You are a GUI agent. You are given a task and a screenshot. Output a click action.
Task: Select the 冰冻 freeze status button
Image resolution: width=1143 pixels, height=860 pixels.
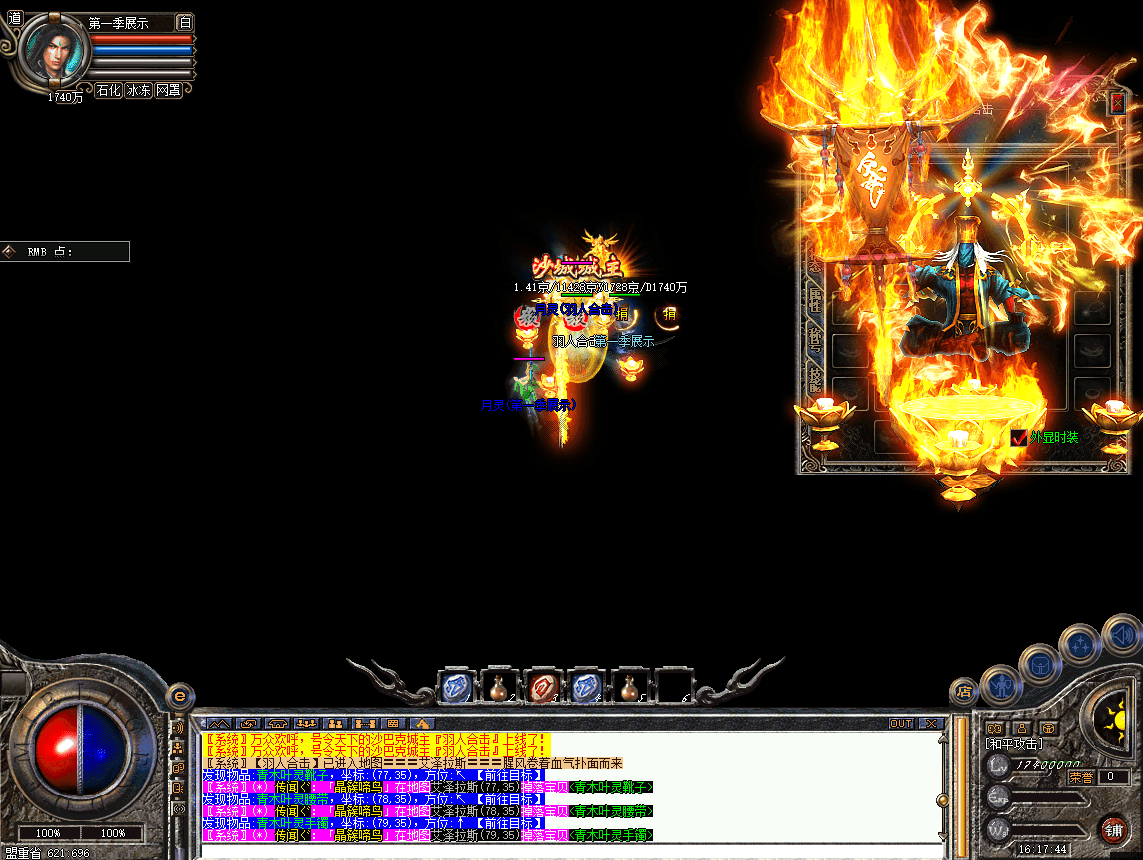[138, 90]
